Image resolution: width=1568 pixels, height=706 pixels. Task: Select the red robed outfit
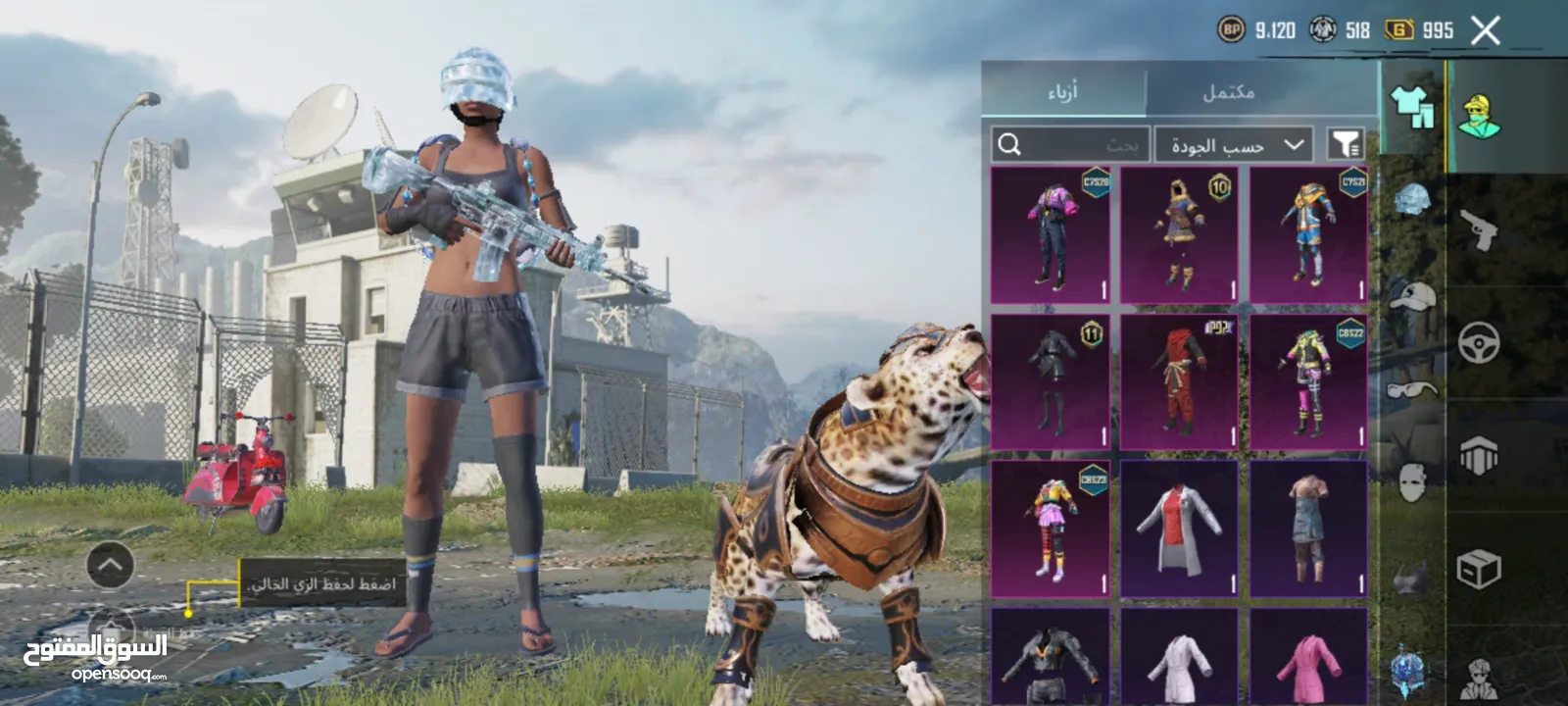pyautogui.click(x=1180, y=382)
